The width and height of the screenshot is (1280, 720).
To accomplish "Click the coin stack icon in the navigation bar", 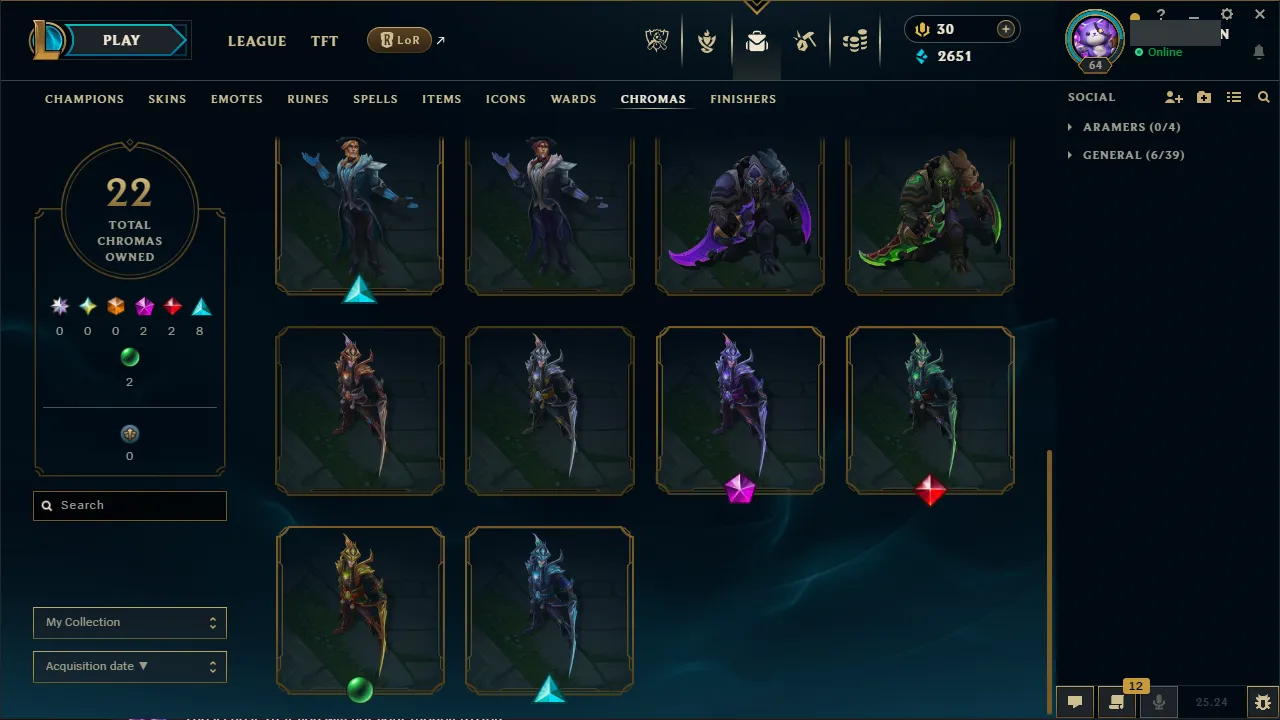I will click(855, 40).
